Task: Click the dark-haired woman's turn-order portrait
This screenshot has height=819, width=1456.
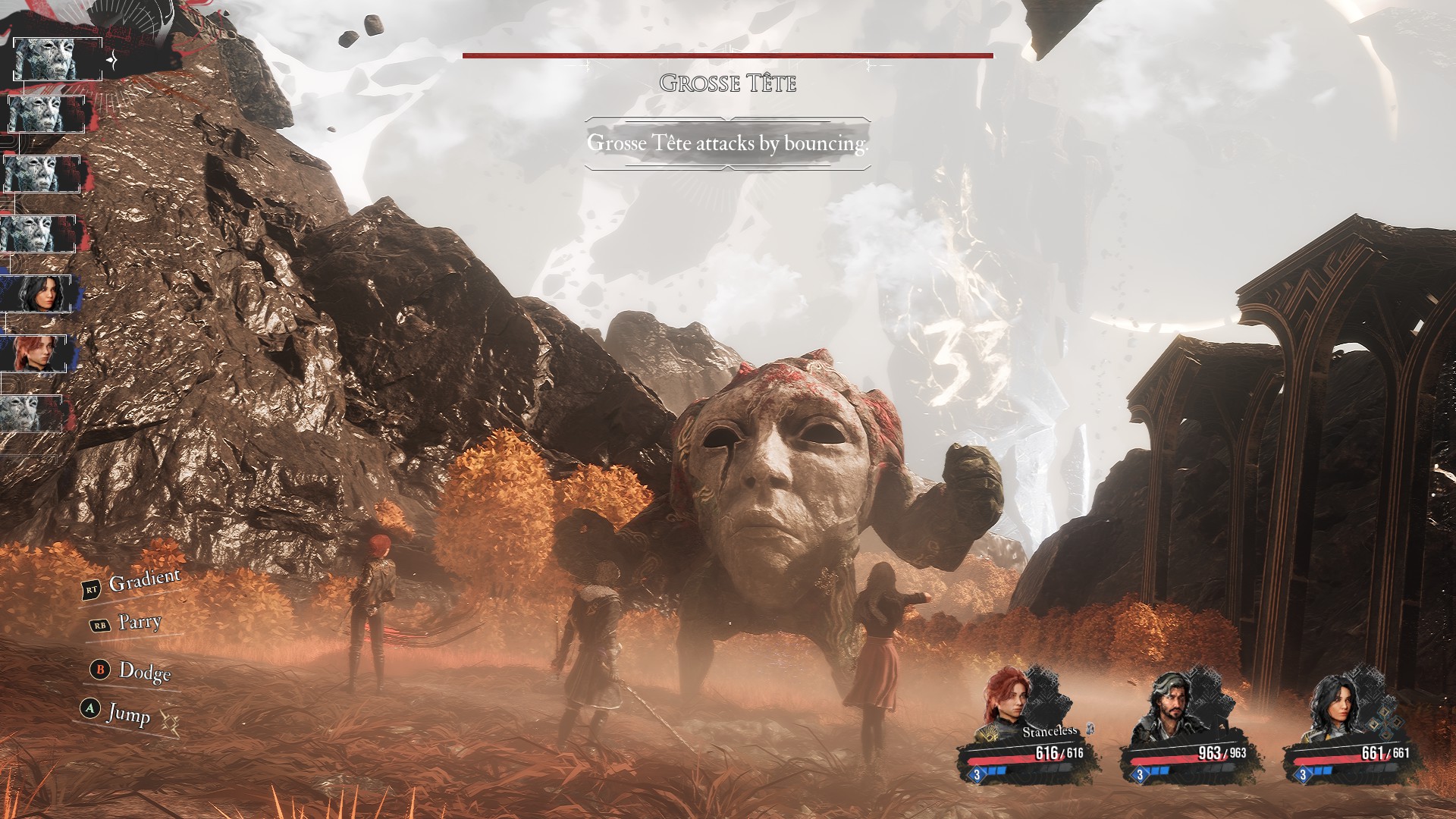Action: (x=39, y=293)
